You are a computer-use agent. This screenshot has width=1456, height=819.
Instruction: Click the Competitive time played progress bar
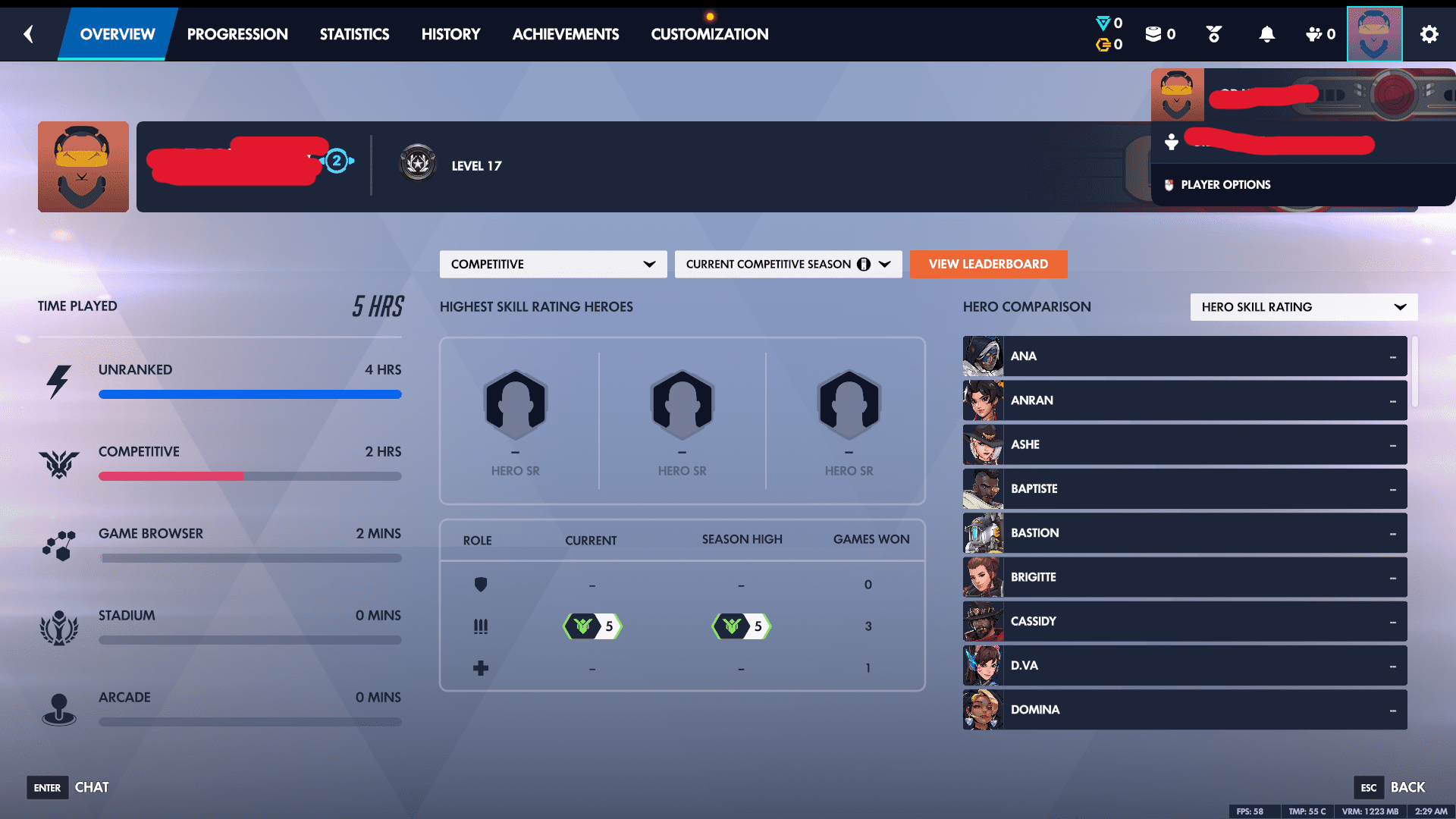point(250,476)
